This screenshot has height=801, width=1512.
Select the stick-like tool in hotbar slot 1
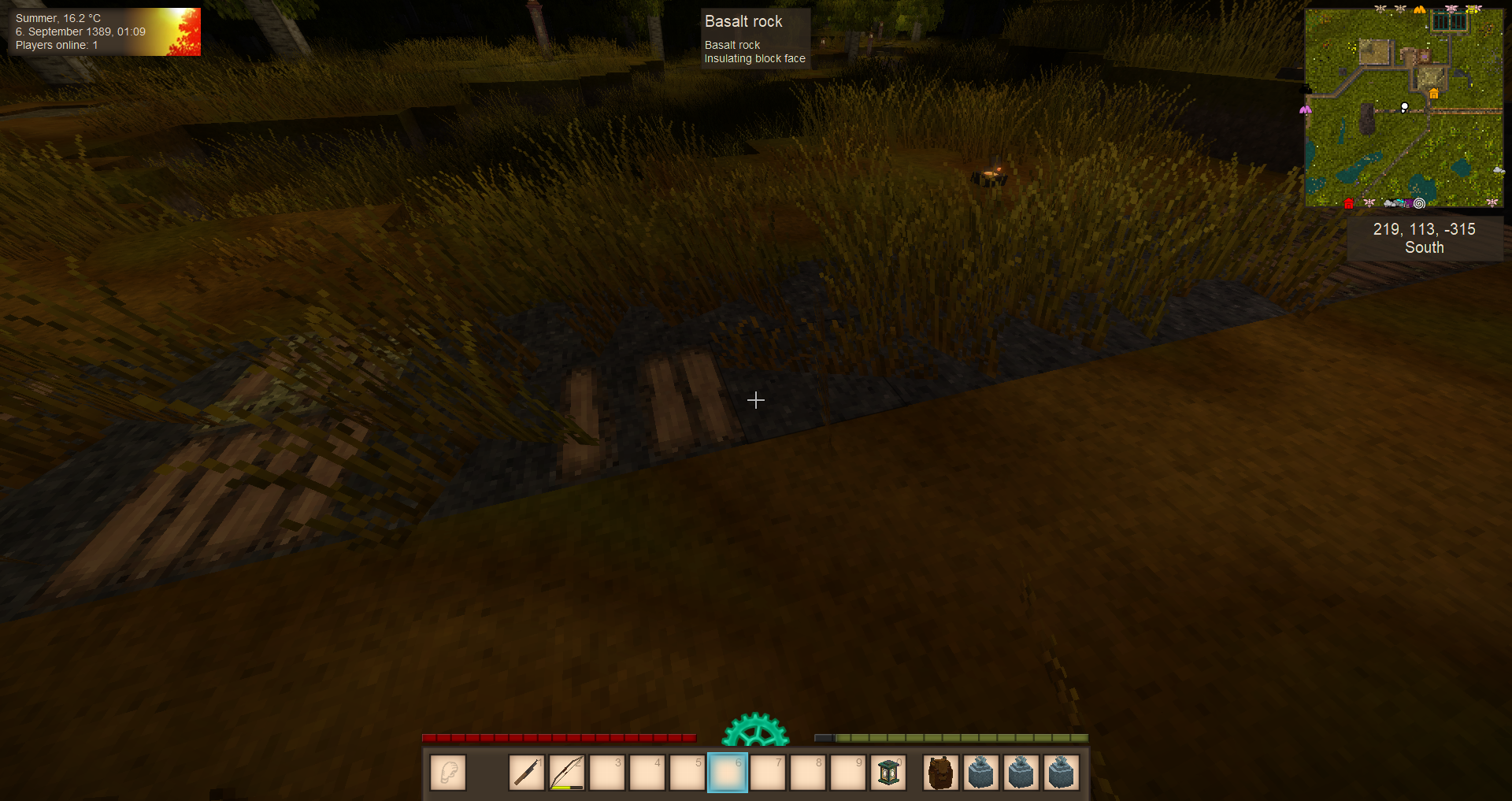[527, 773]
